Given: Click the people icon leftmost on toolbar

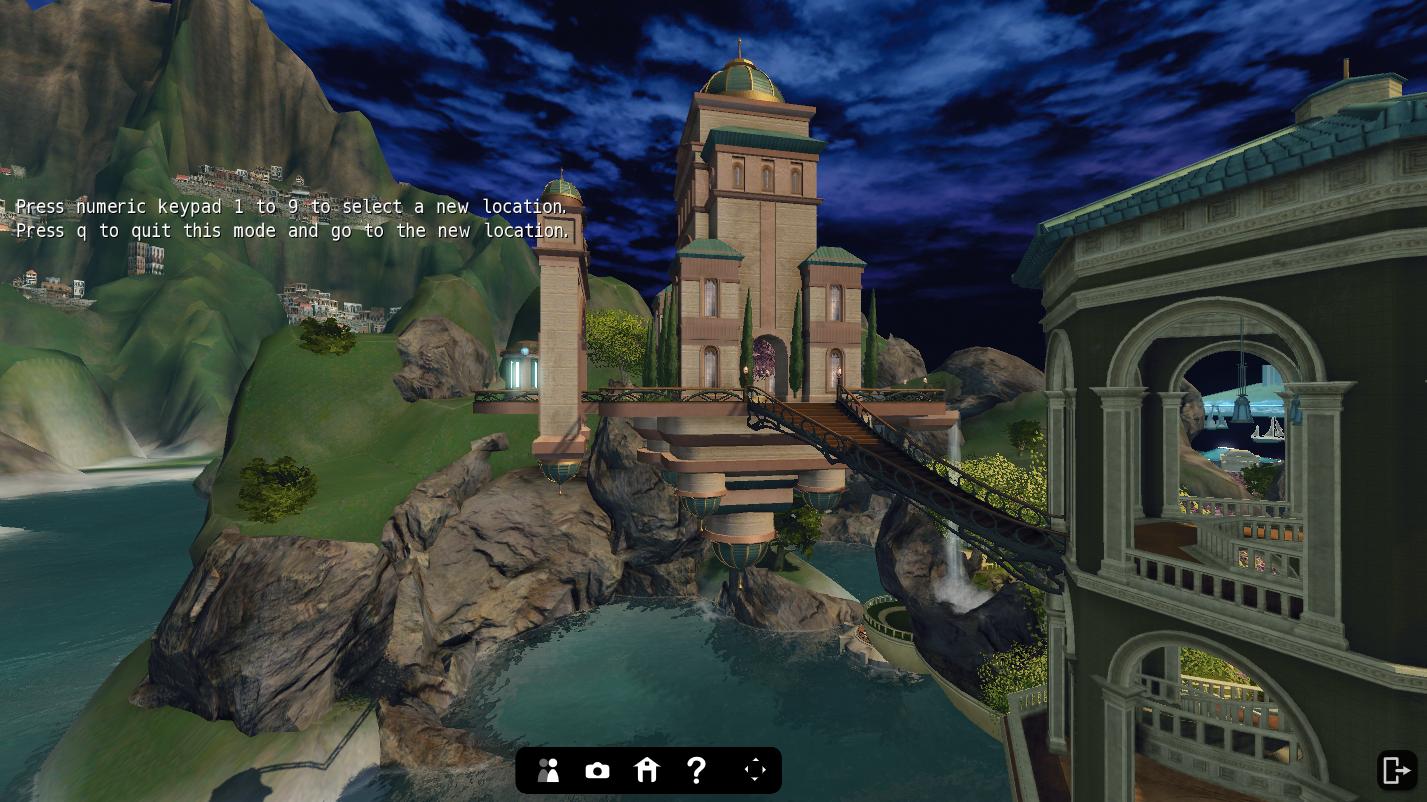Looking at the screenshot, I should click(548, 770).
